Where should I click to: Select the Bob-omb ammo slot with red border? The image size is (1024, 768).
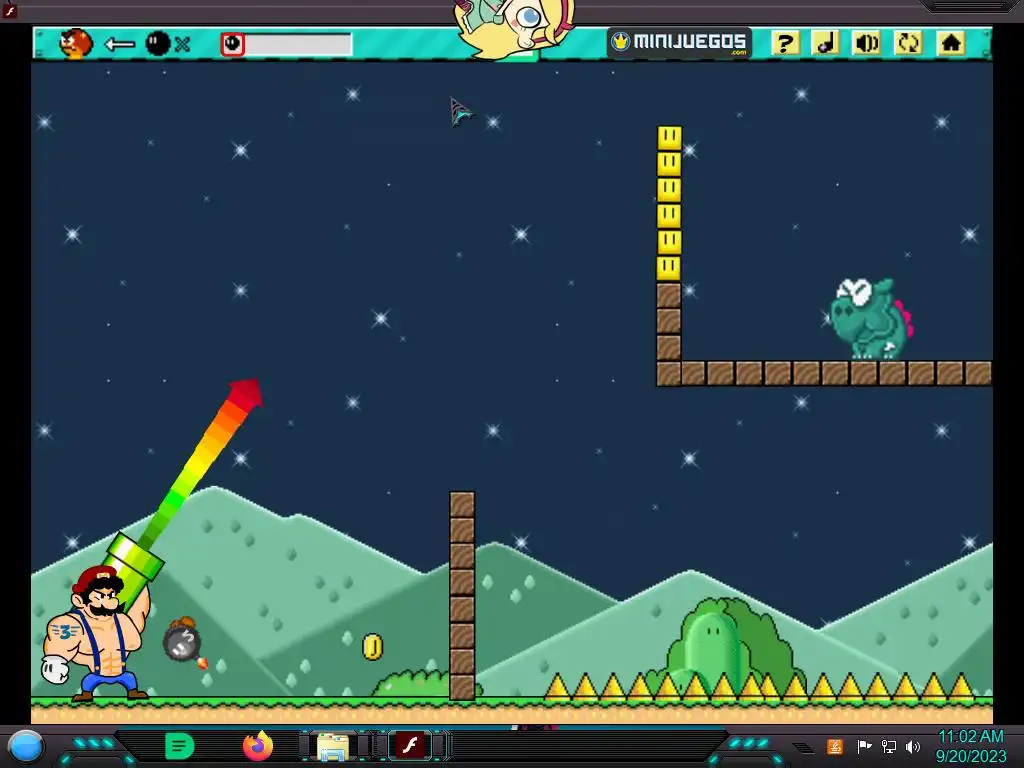tap(233, 44)
